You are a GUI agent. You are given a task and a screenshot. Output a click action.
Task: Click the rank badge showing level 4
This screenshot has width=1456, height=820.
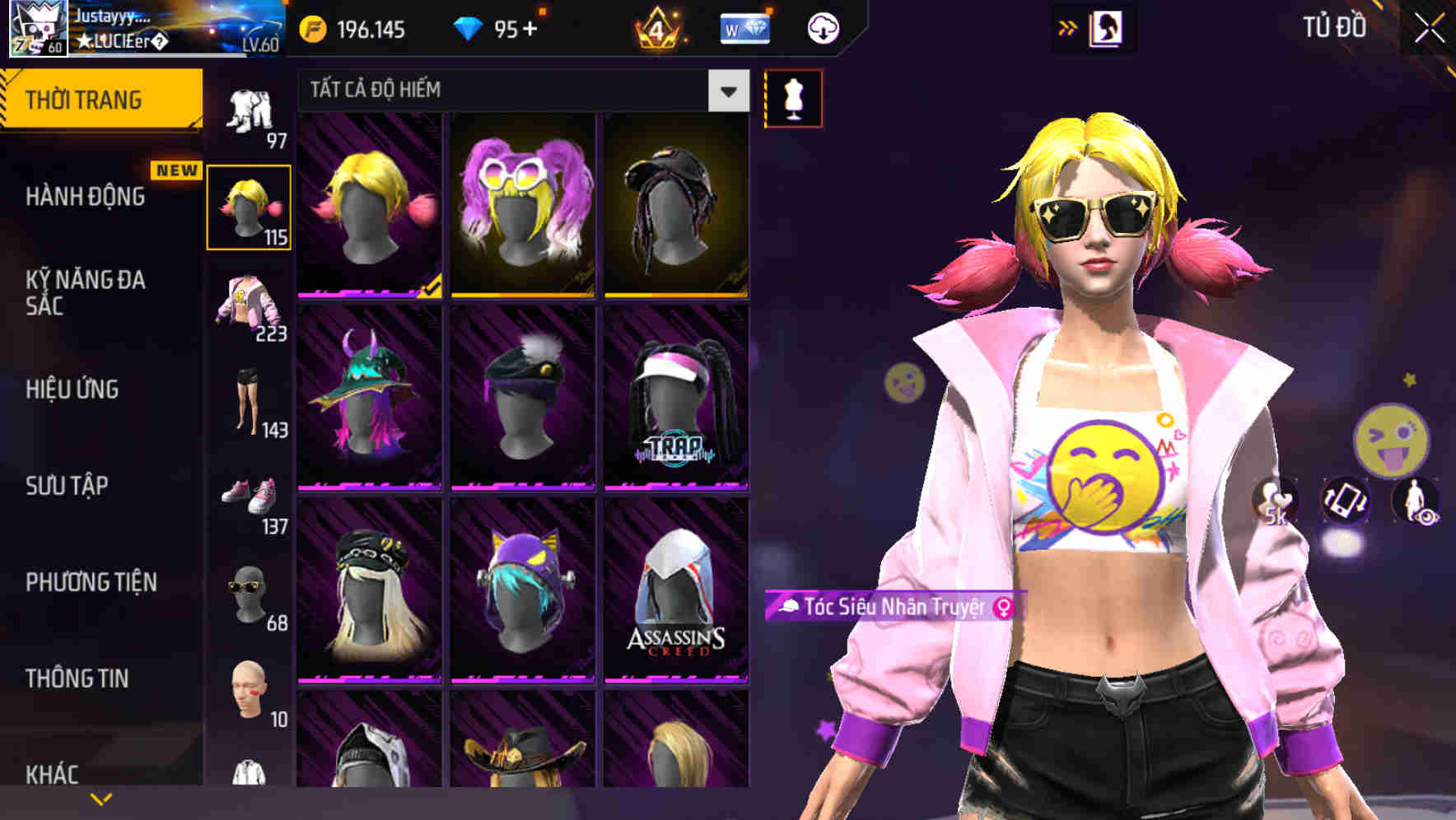[x=659, y=27]
